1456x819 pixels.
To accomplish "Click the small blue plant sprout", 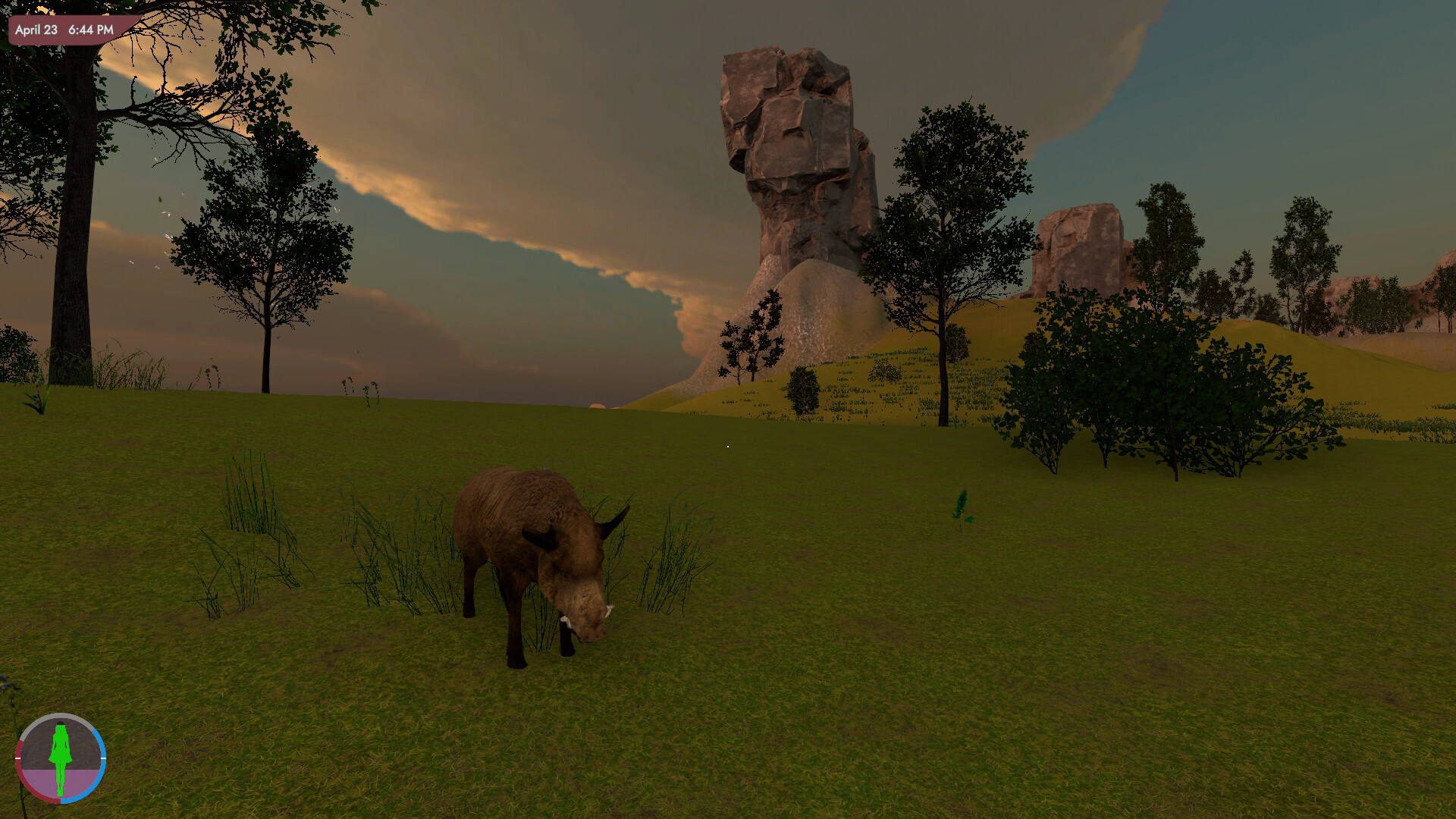I will (x=962, y=505).
